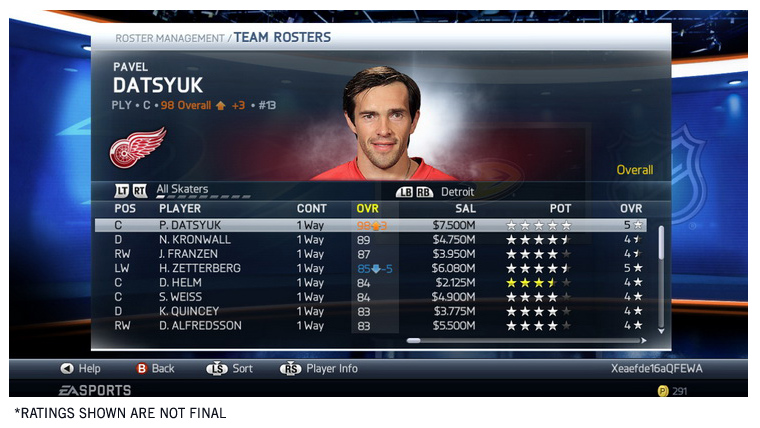Go to Roster Management breadcrumb
Screen dimensions: 760x428
click(x=169, y=38)
